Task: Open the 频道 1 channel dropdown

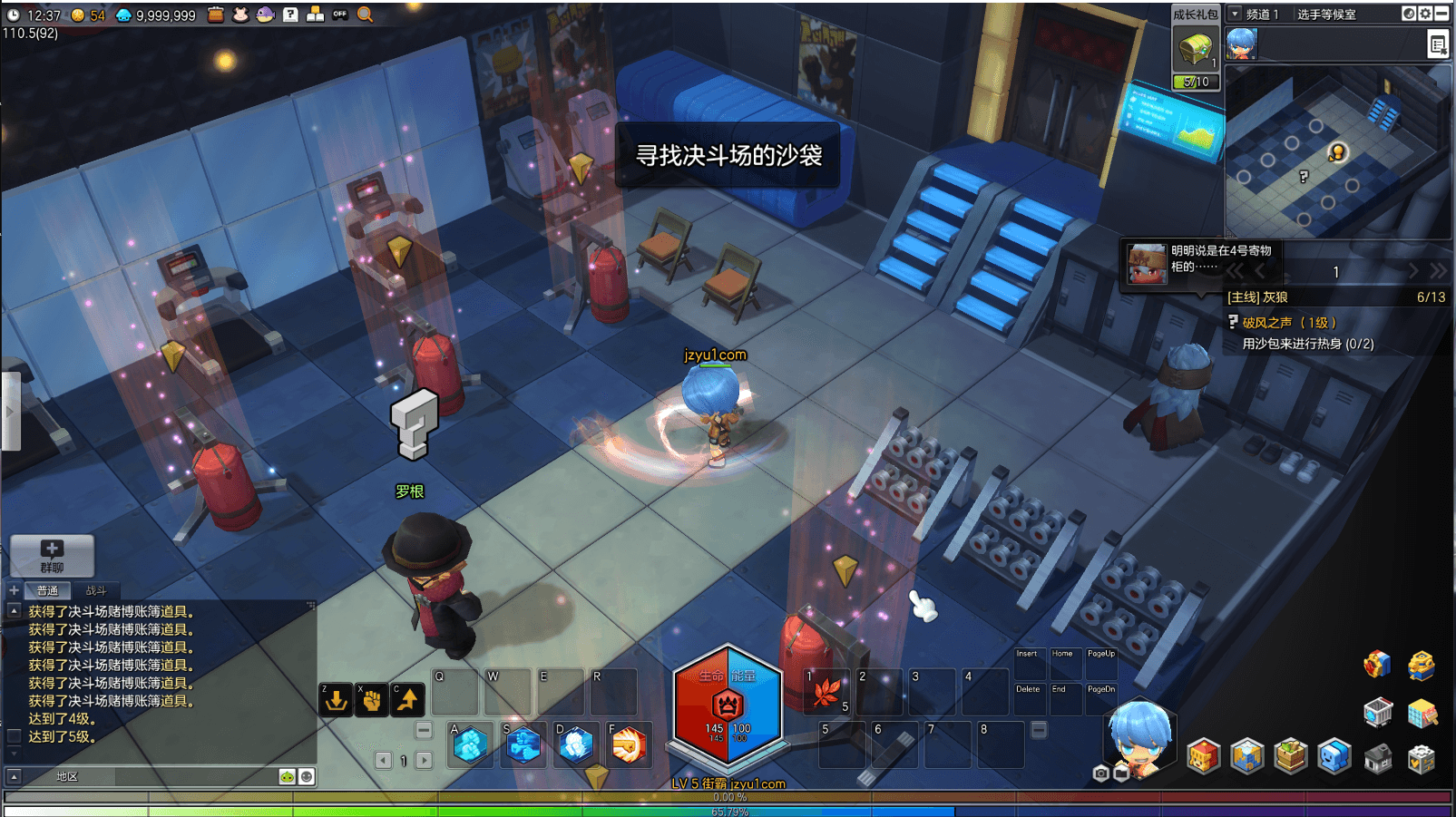Action: click(x=1235, y=14)
